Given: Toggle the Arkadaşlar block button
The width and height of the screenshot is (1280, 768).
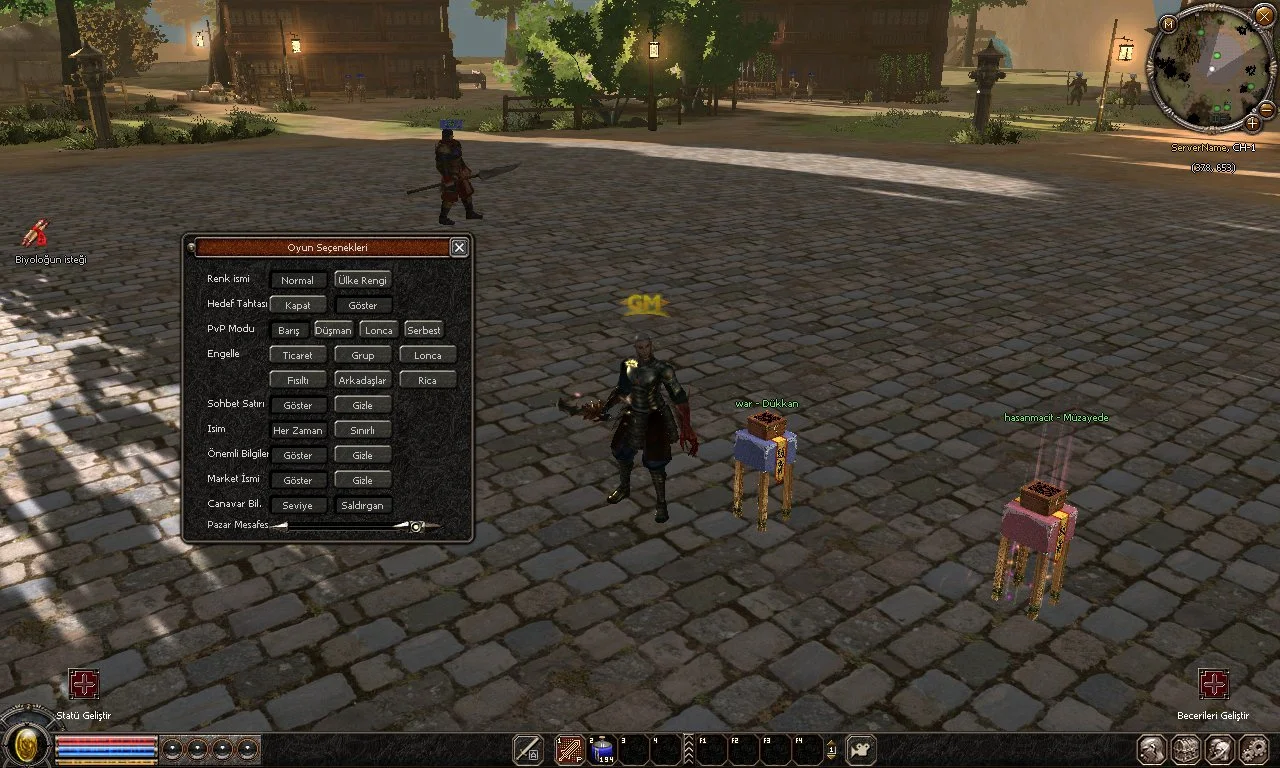Looking at the screenshot, I should point(362,381).
